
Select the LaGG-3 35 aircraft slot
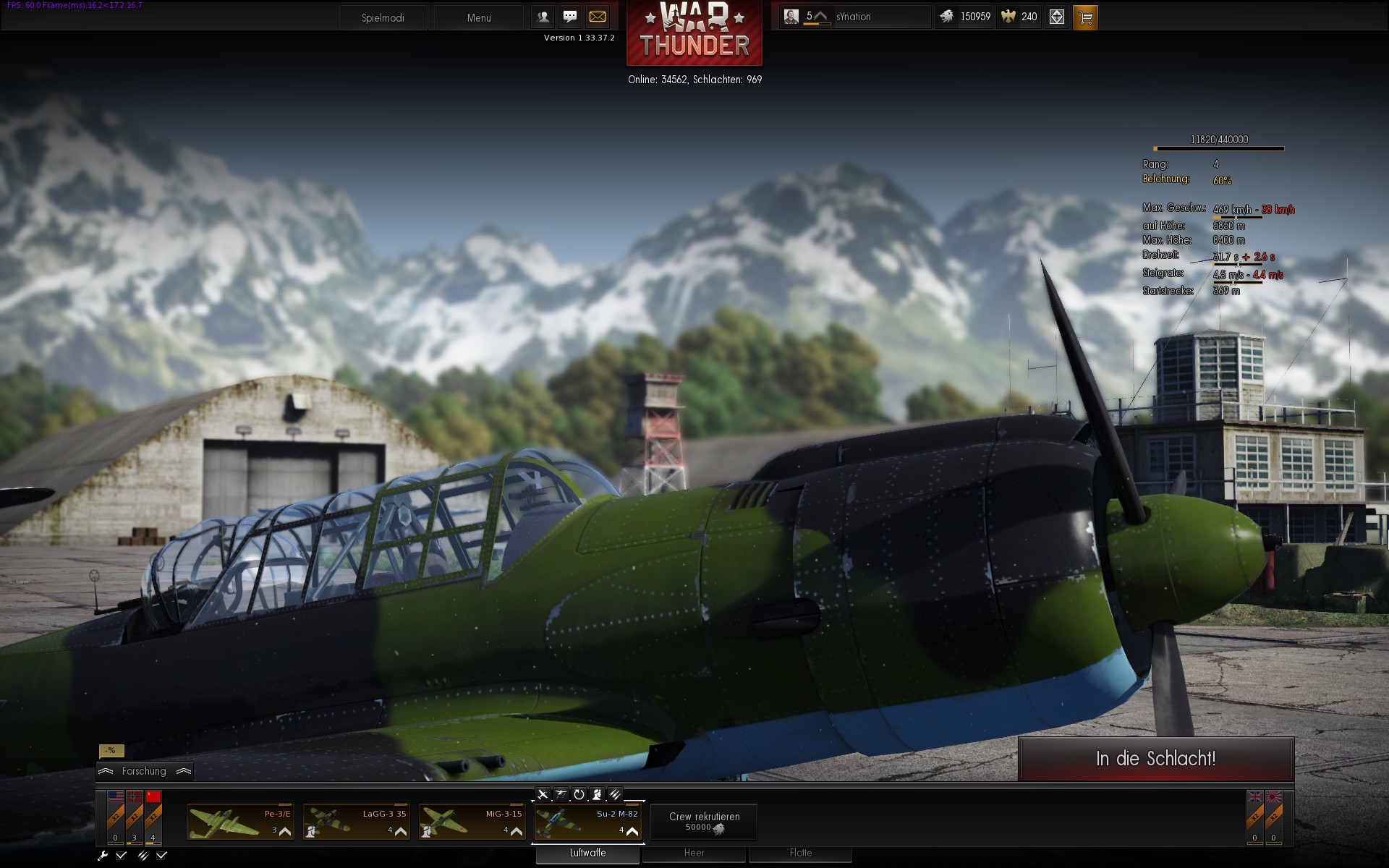point(356,822)
